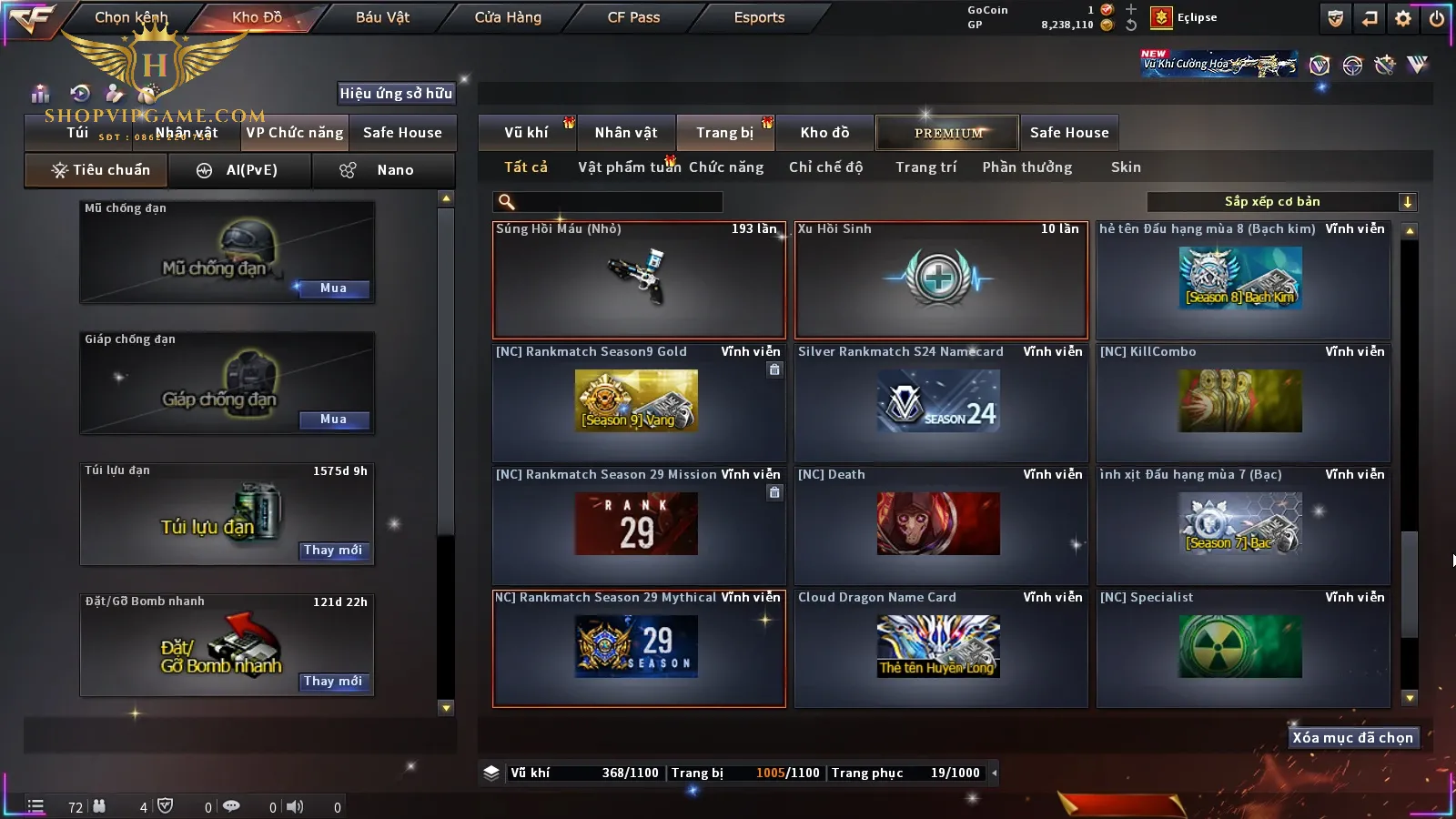Switch to the Vũ khí tab
This screenshot has width=1456, height=819.
tap(527, 133)
